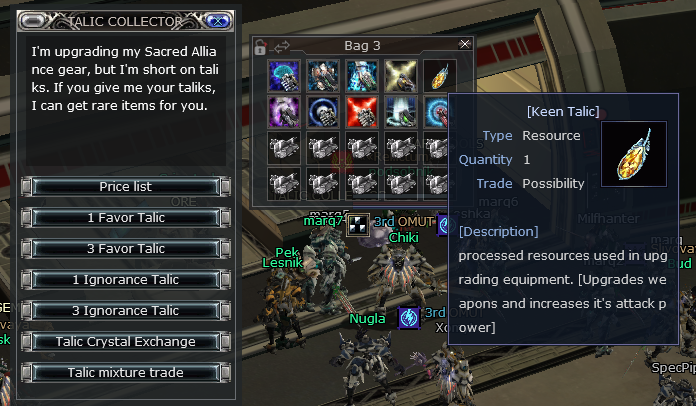Minimize the Talic Collector window
The width and height of the screenshot is (696, 406).
[37, 20]
